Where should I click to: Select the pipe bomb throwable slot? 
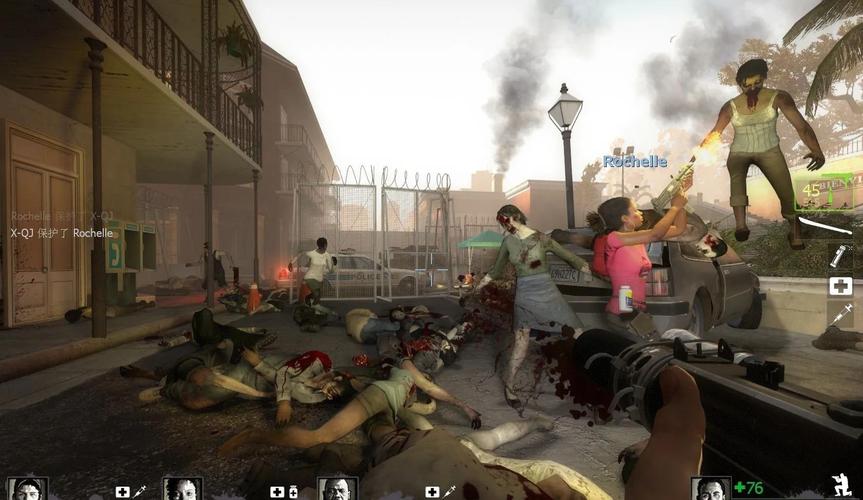840,256
